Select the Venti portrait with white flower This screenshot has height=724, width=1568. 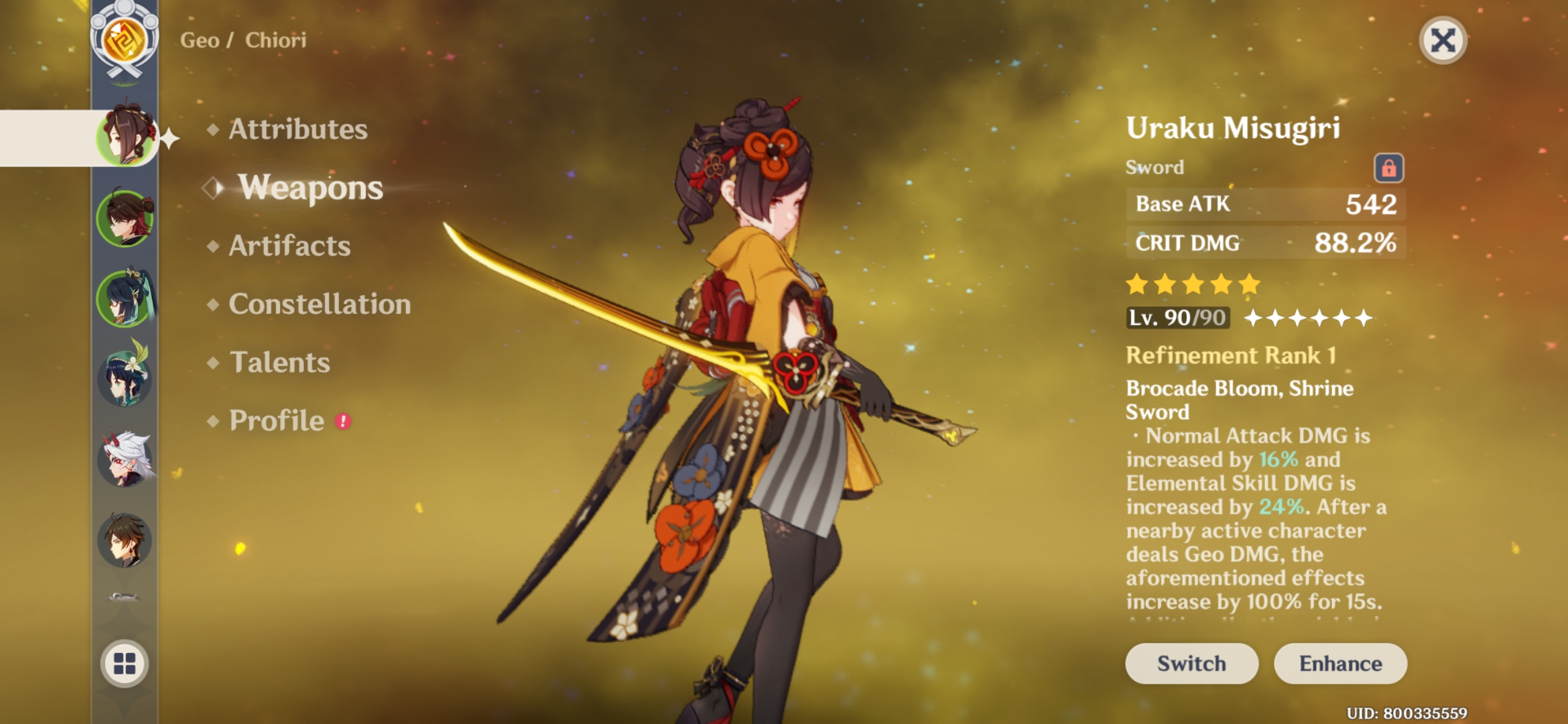pyautogui.click(x=125, y=379)
